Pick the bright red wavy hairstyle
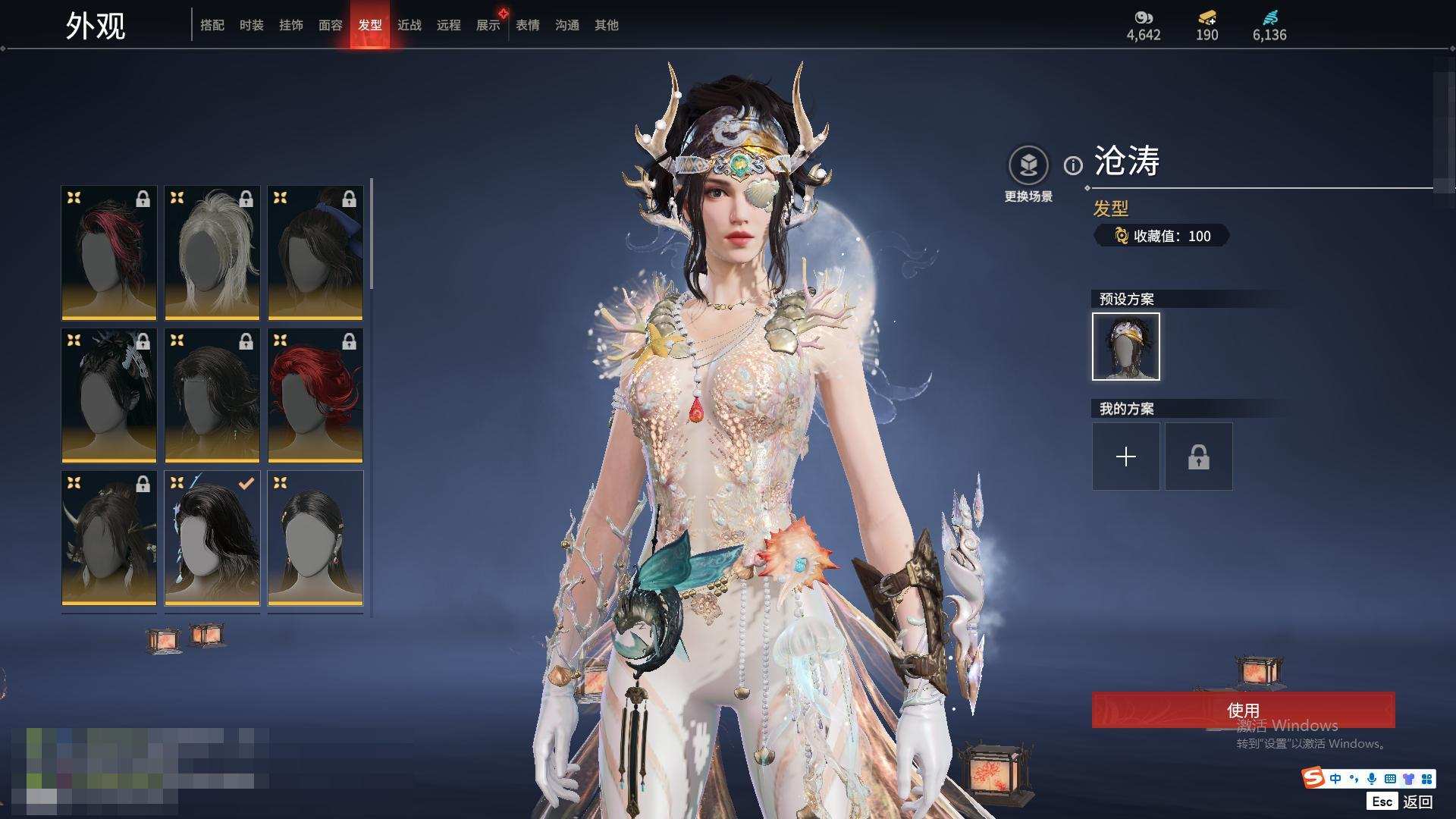The image size is (1456, 819). pyautogui.click(x=315, y=395)
